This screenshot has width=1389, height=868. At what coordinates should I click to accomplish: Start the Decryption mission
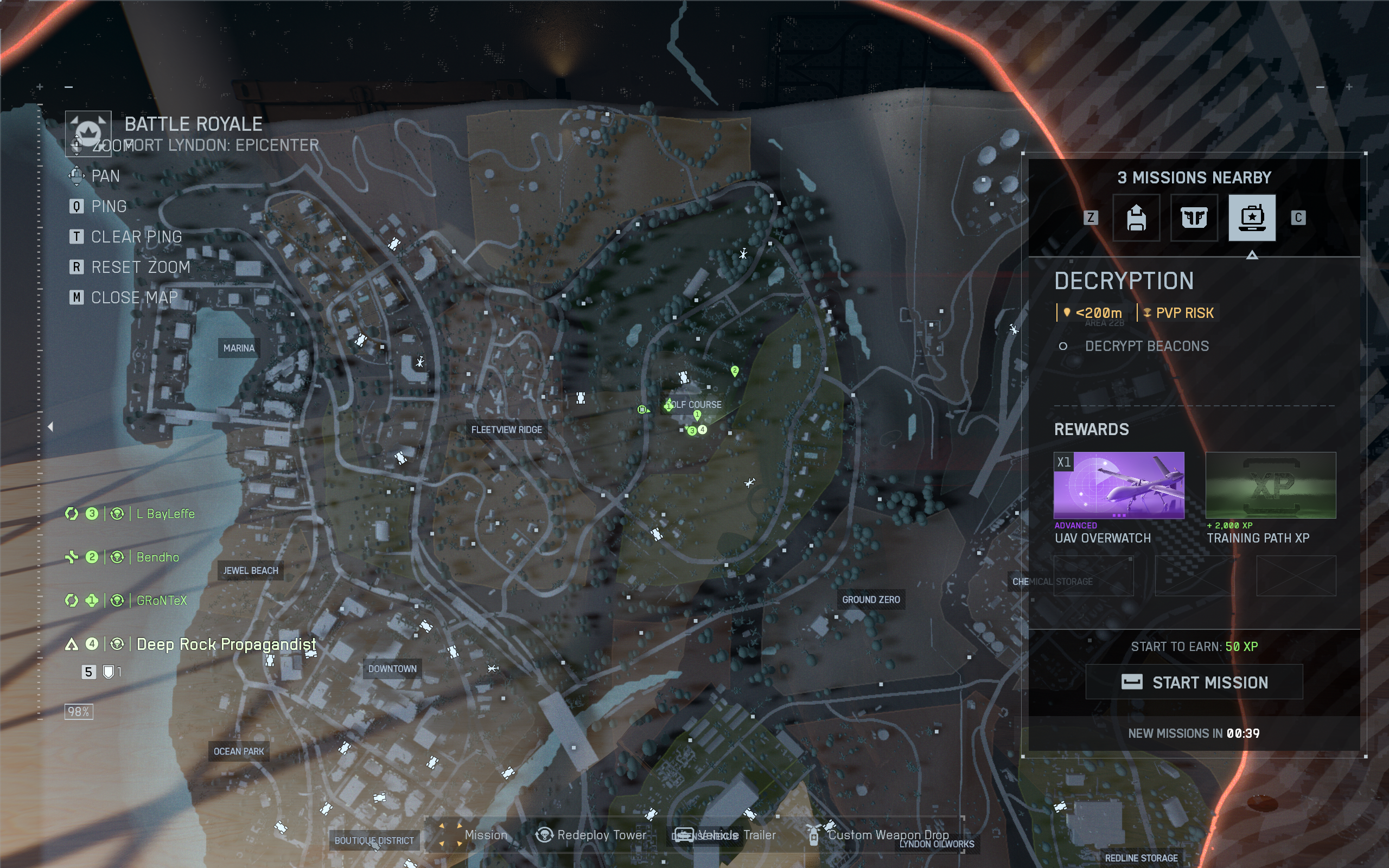click(1194, 682)
